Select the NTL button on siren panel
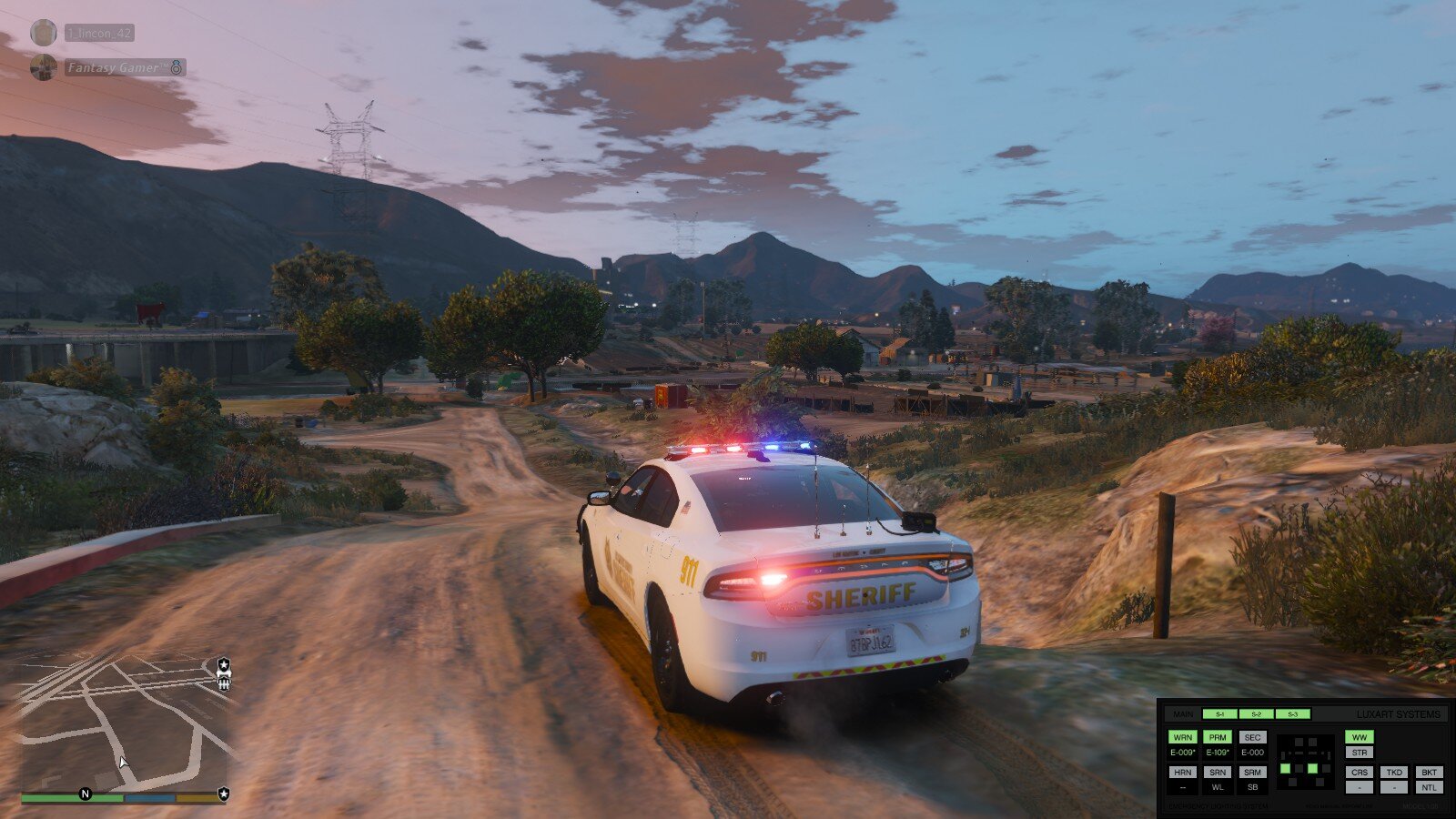The image size is (1456, 819). coord(1429,787)
